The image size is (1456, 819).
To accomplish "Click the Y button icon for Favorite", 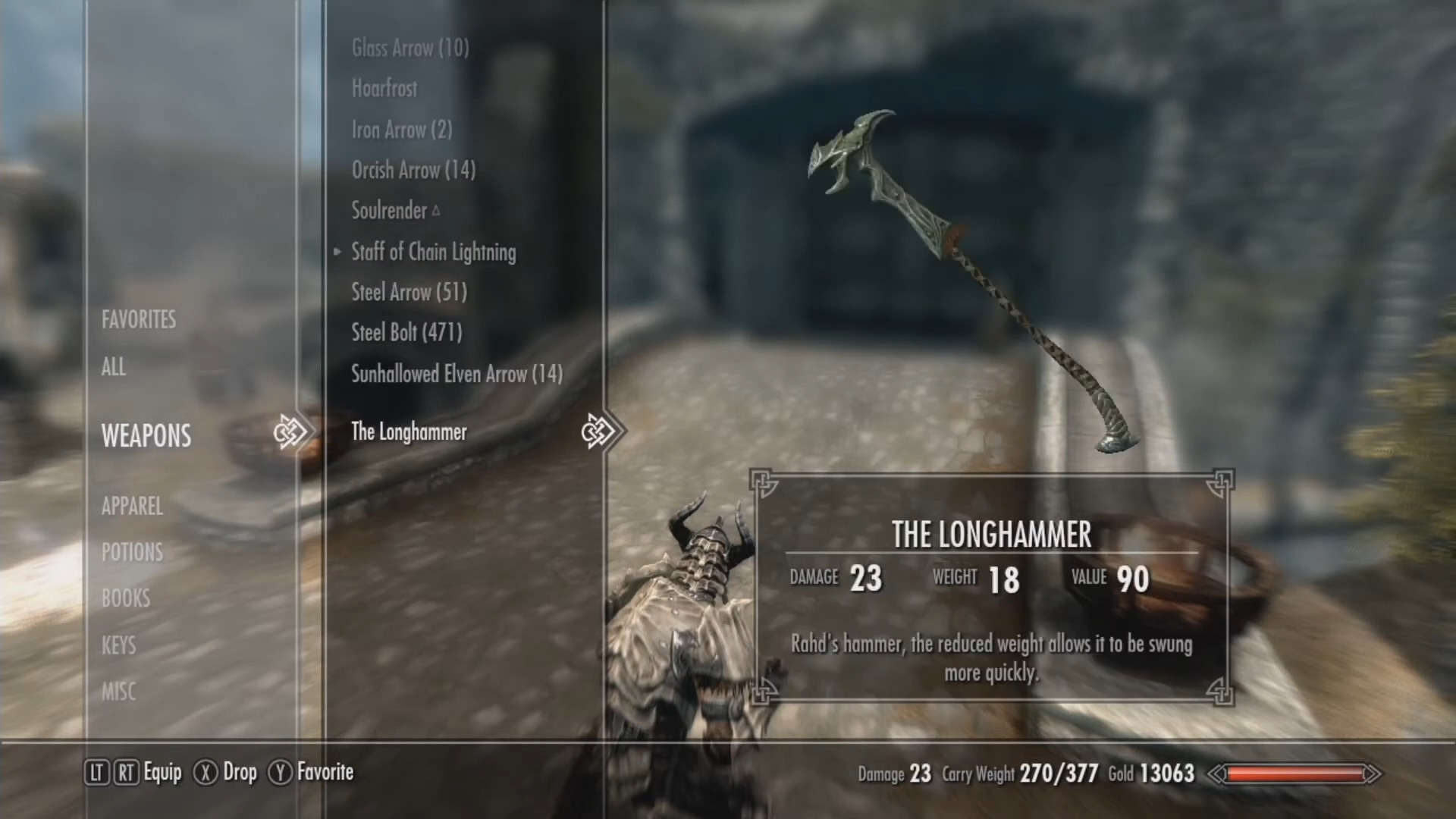I will click(x=281, y=773).
